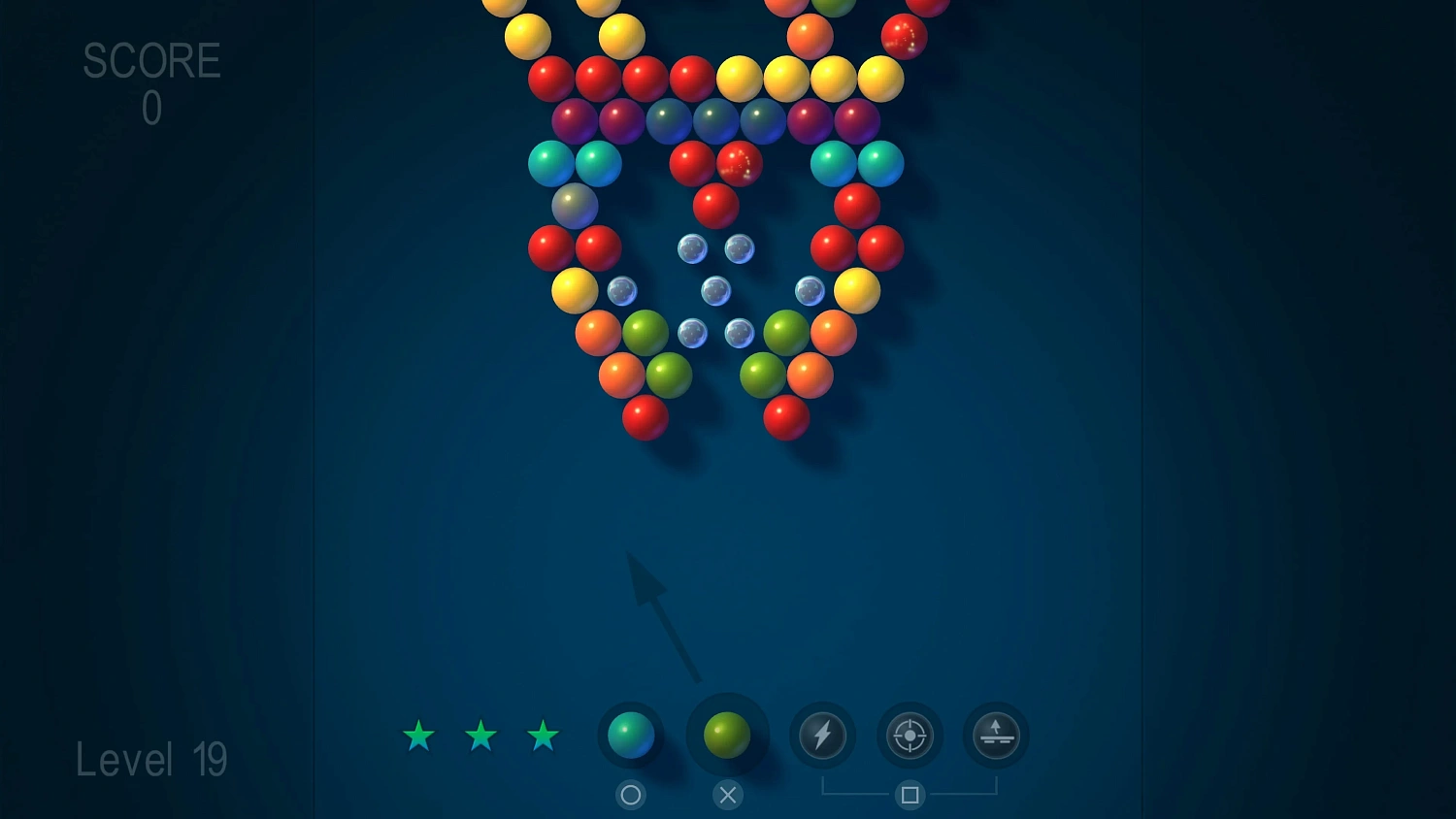
Task: Activate the lightning bolt fireball booster
Action: 822,736
